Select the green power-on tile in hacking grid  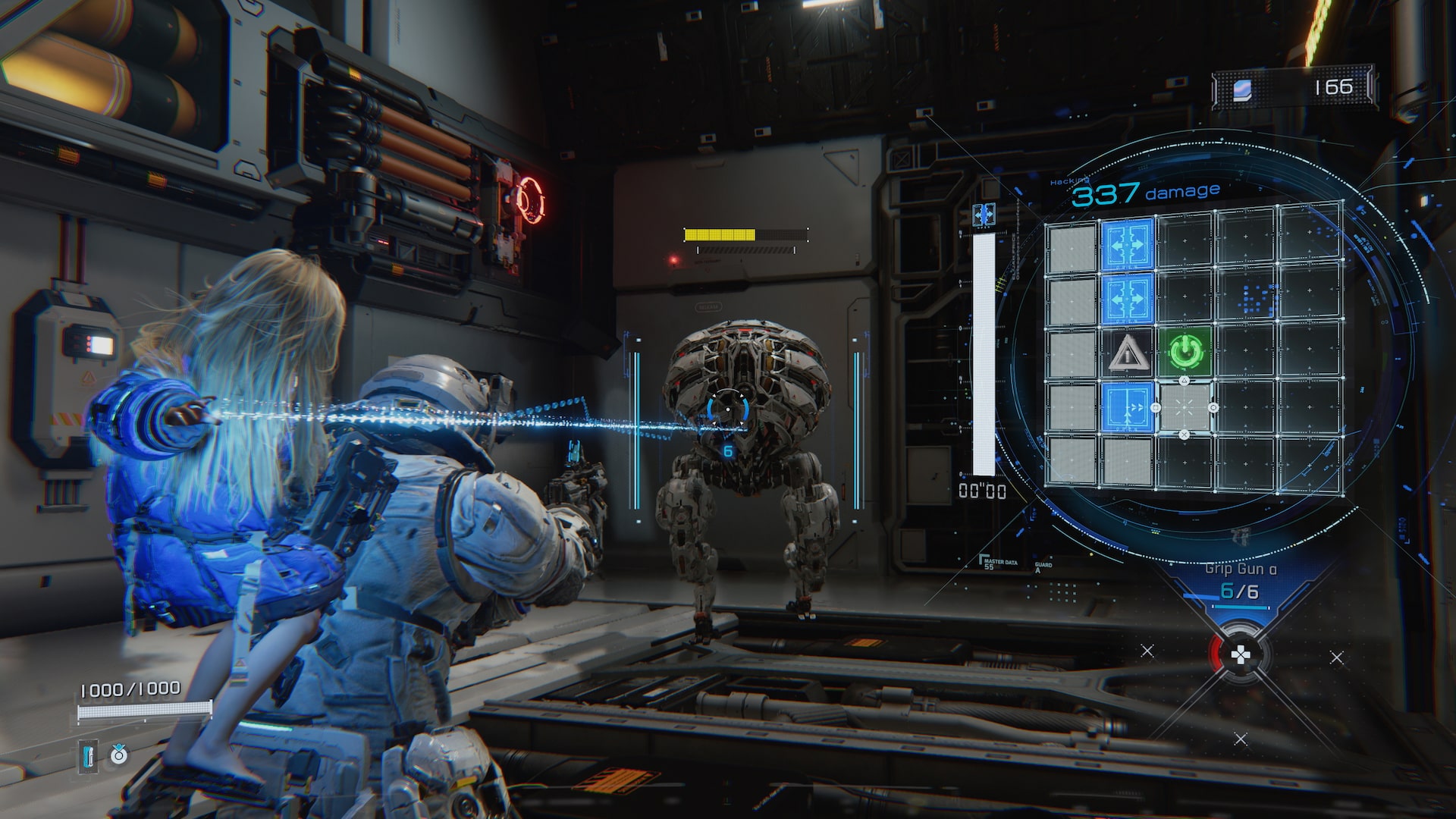coord(1186,350)
